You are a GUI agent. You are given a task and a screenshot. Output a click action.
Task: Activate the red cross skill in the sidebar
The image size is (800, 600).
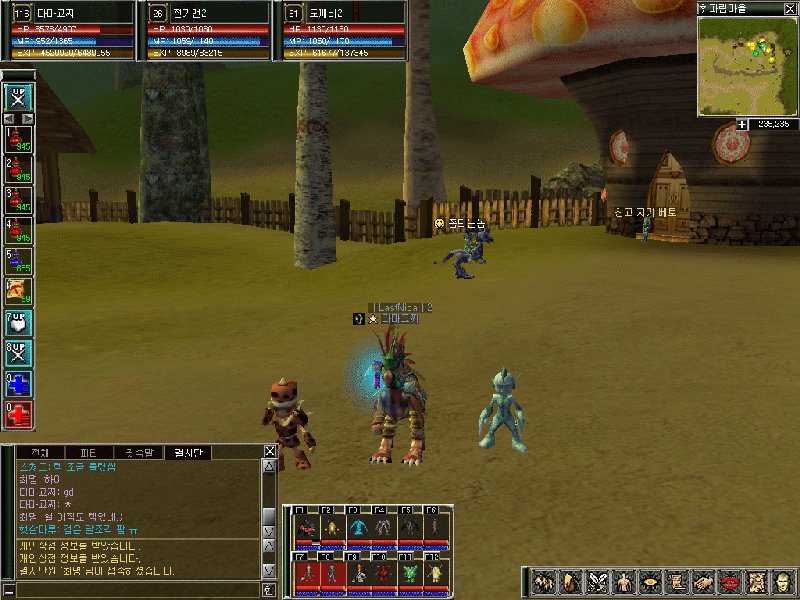point(19,413)
